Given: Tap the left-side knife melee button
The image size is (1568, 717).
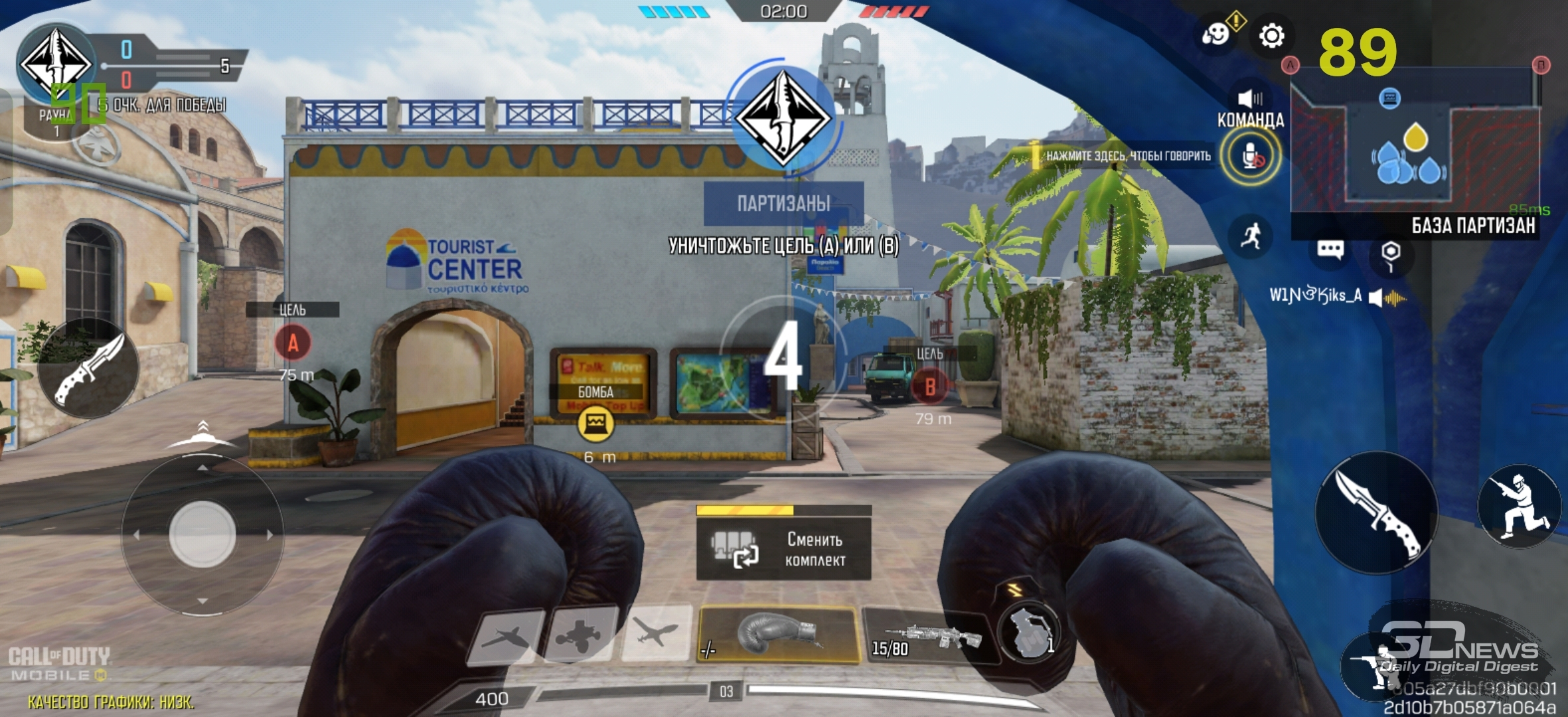Looking at the screenshot, I should [x=88, y=367].
